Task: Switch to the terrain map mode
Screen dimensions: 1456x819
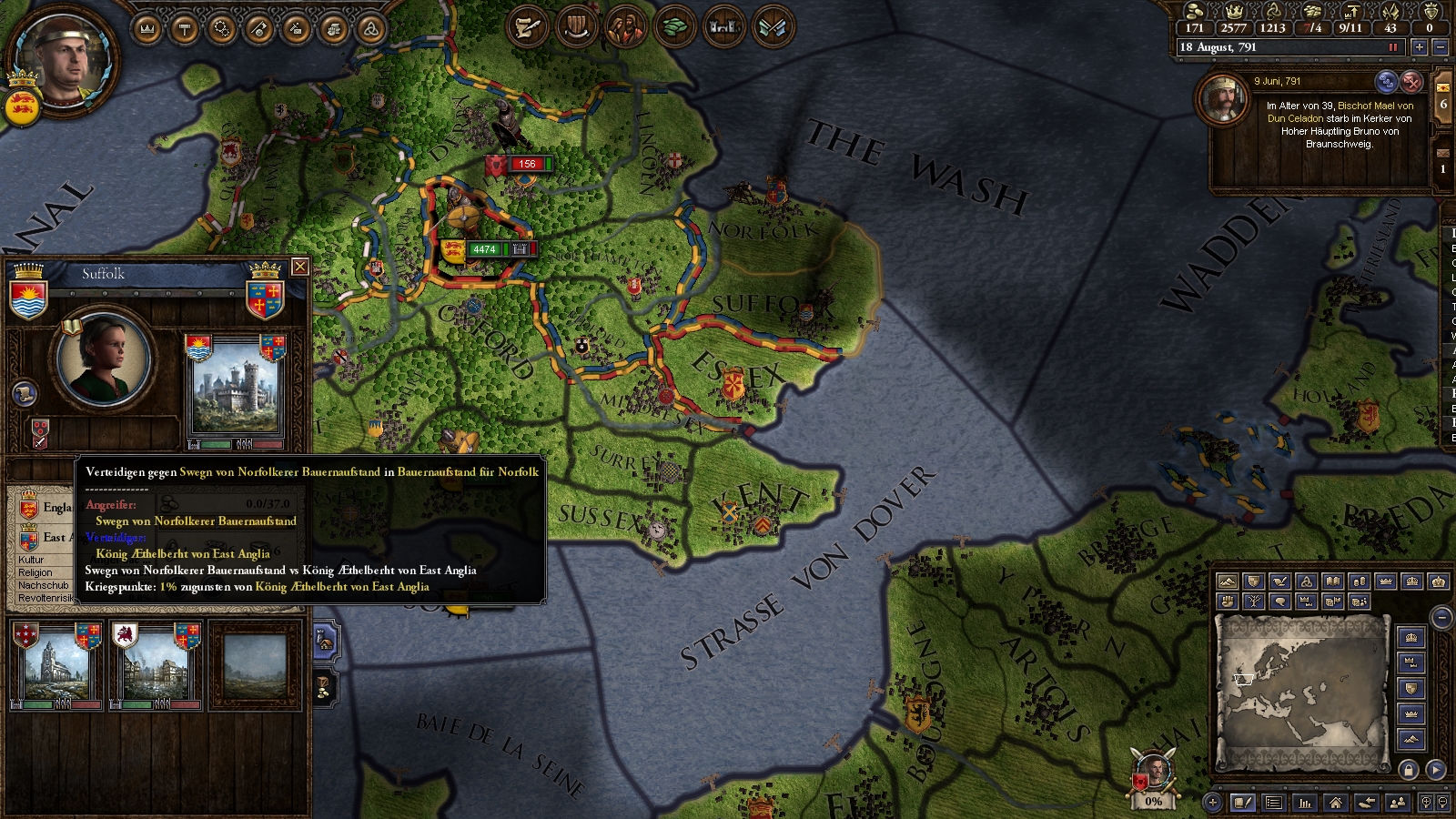Action: pyautogui.click(x=1228, y=581)
